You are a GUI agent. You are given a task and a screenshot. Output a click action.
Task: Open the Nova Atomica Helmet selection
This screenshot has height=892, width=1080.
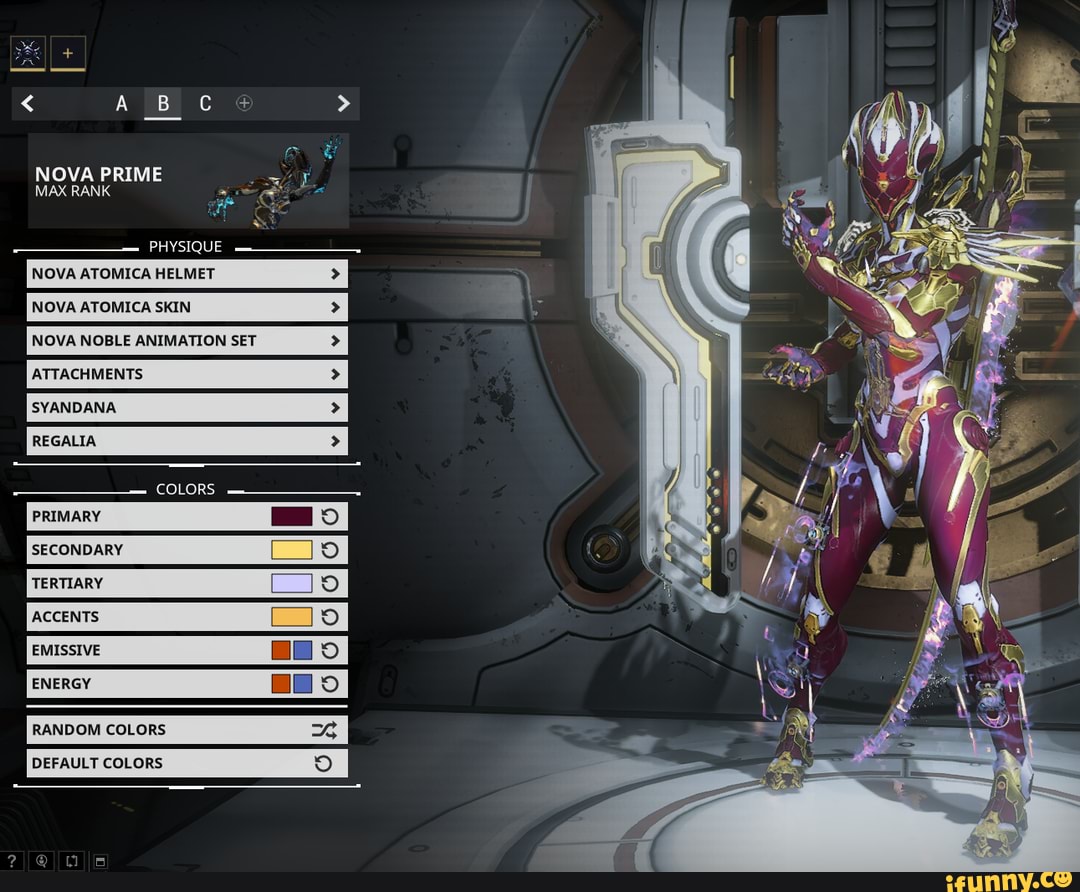pos(187,274)
